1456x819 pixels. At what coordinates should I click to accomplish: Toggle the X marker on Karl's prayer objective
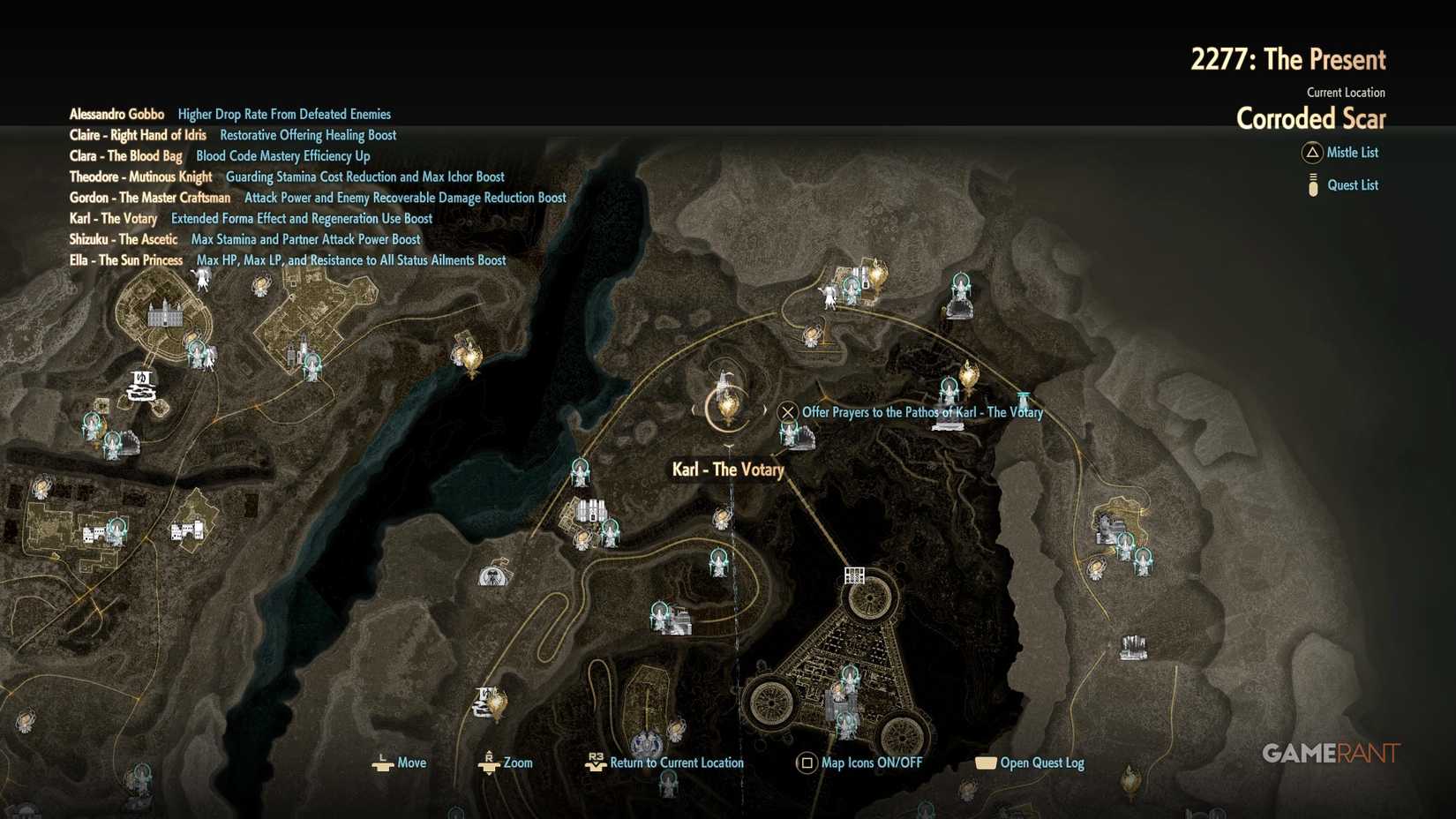(786, 411)
